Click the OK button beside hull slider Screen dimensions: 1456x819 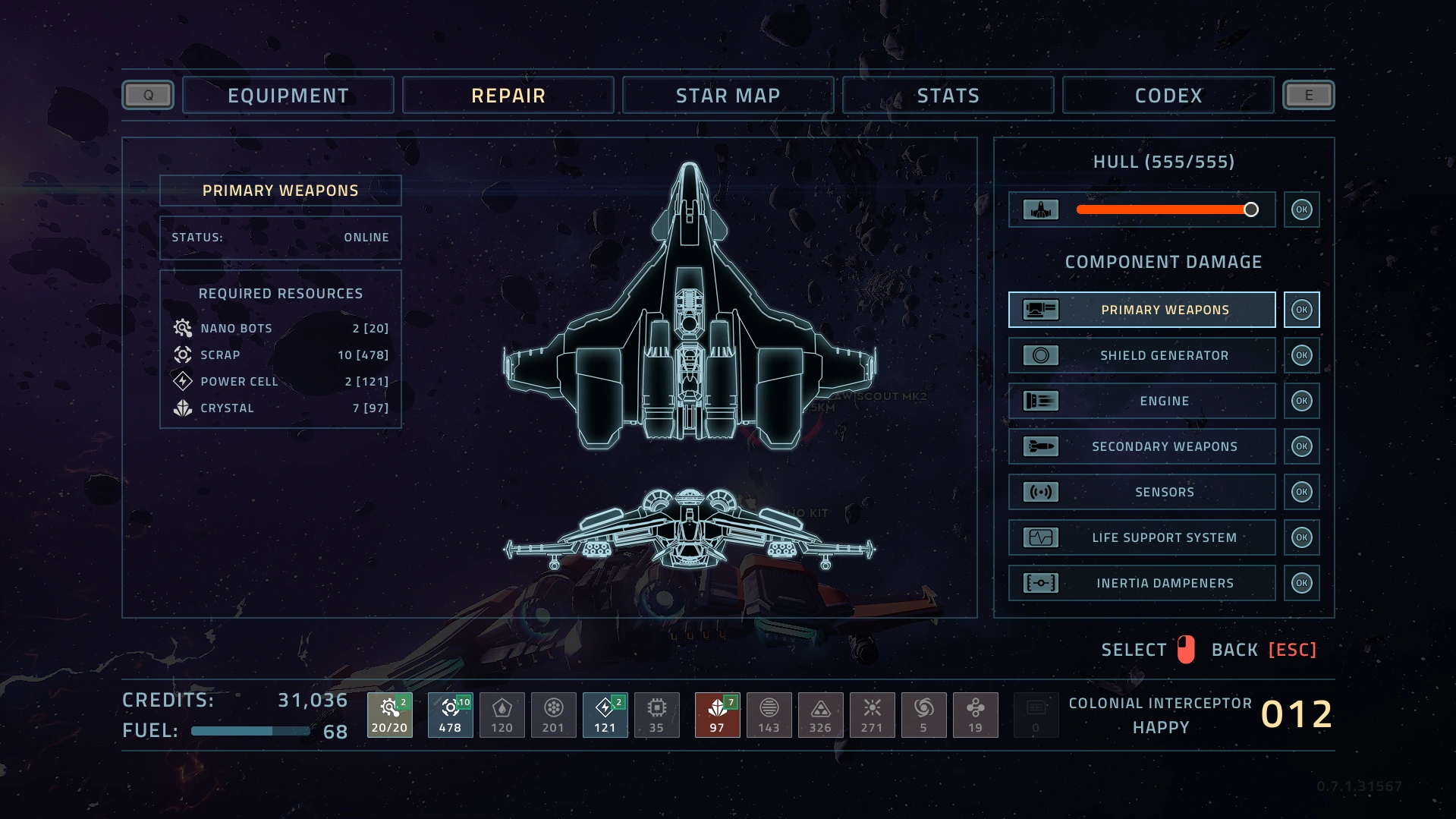pos(1301,209)
